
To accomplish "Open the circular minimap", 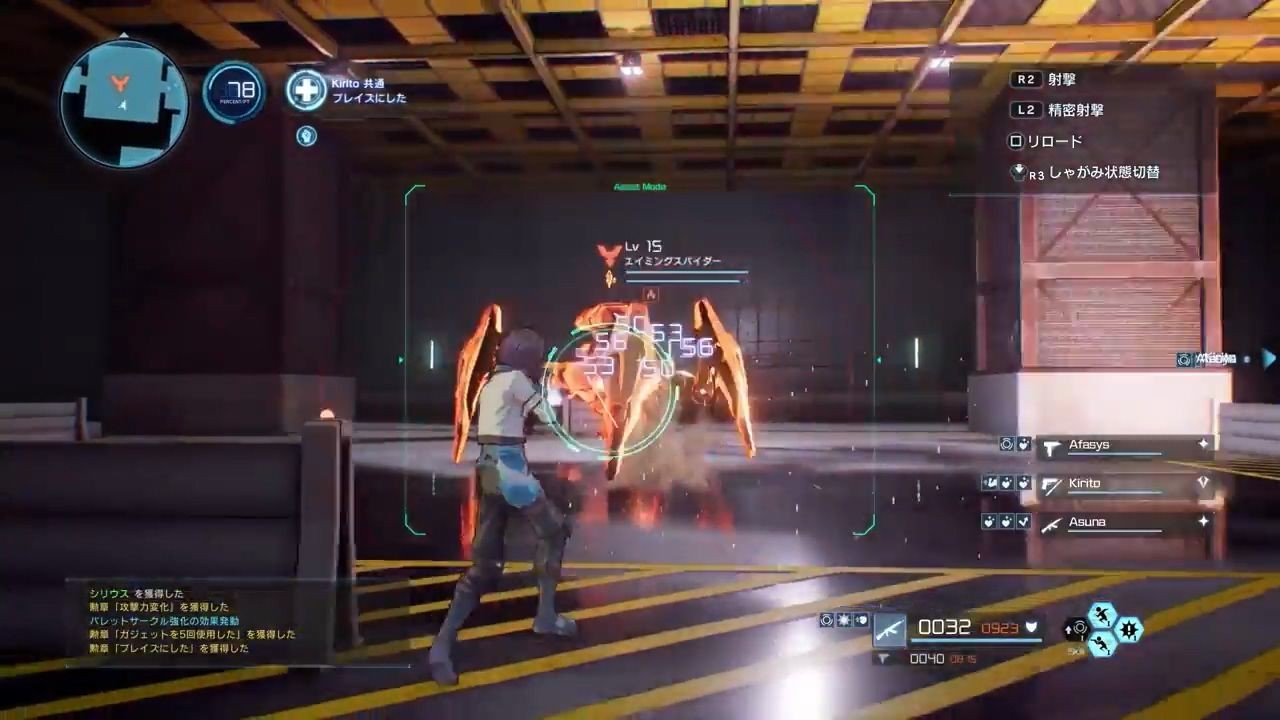I will tap(123, 103).
